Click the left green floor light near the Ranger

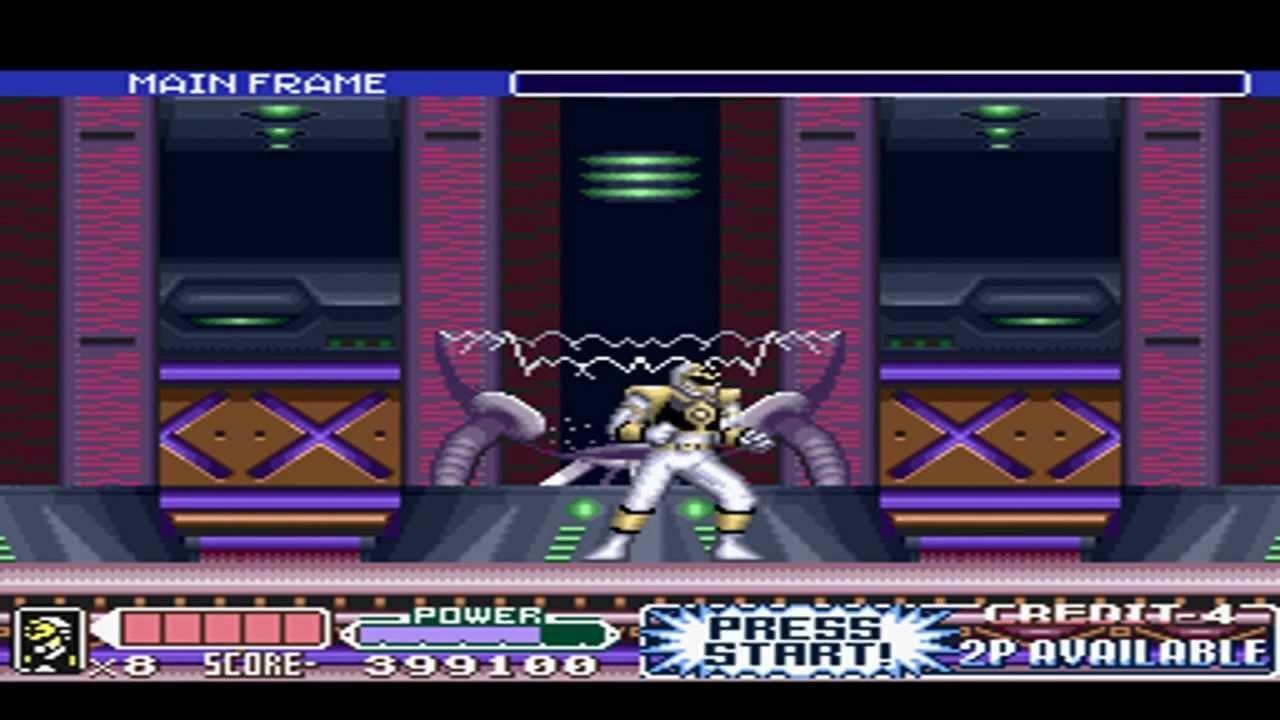[584, 508]
